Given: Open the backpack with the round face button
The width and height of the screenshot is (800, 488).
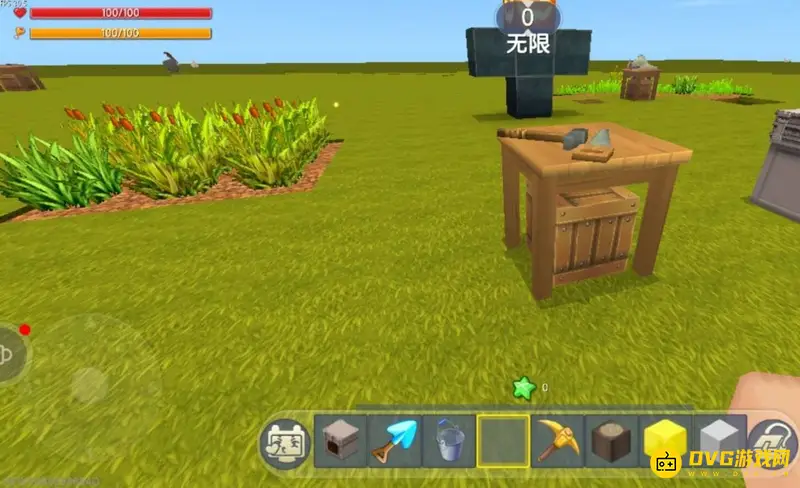Looking at the screenshot, I should pos(284,443).
